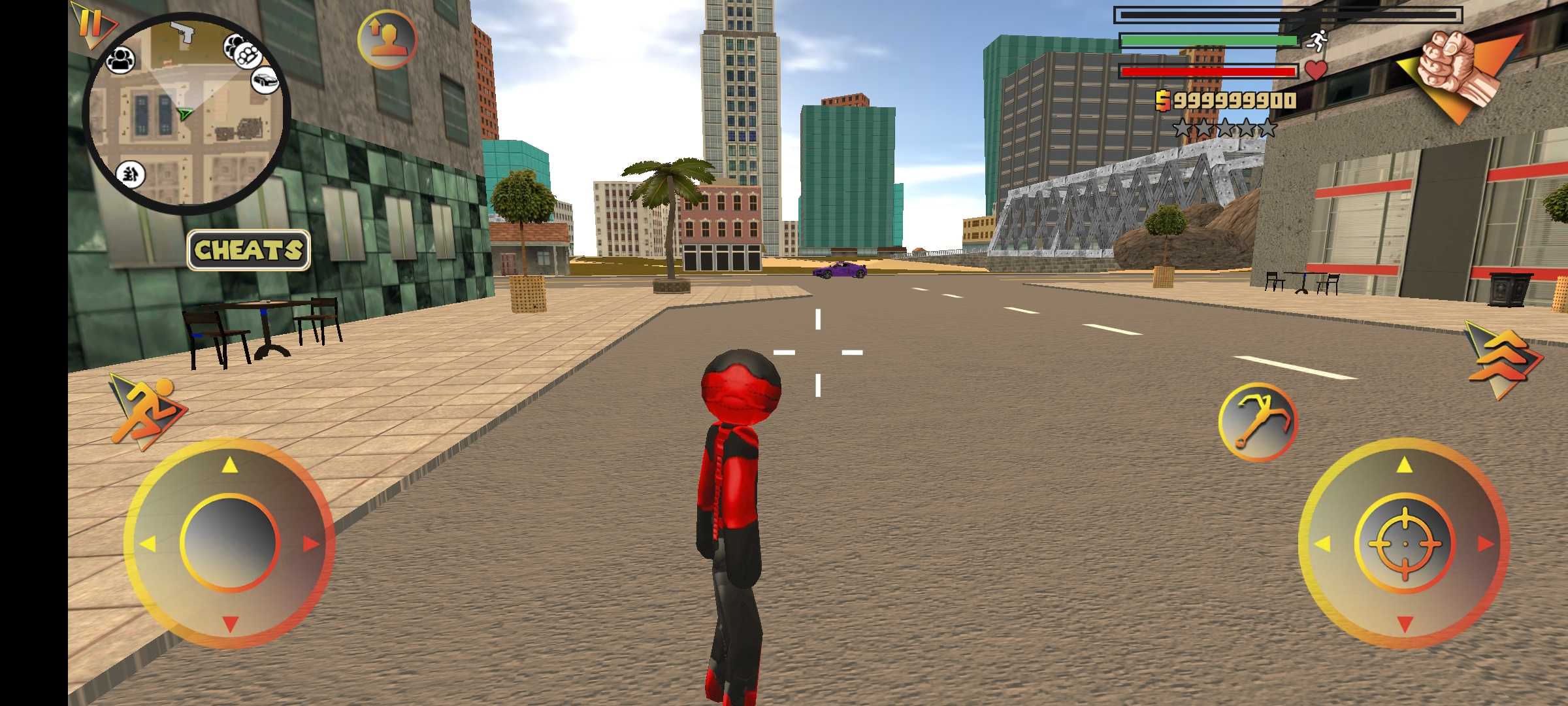The width and height of the screenshot is (1568, 706).
Task: Open the CHEATS menu
Action: click(x=248, y=250)
